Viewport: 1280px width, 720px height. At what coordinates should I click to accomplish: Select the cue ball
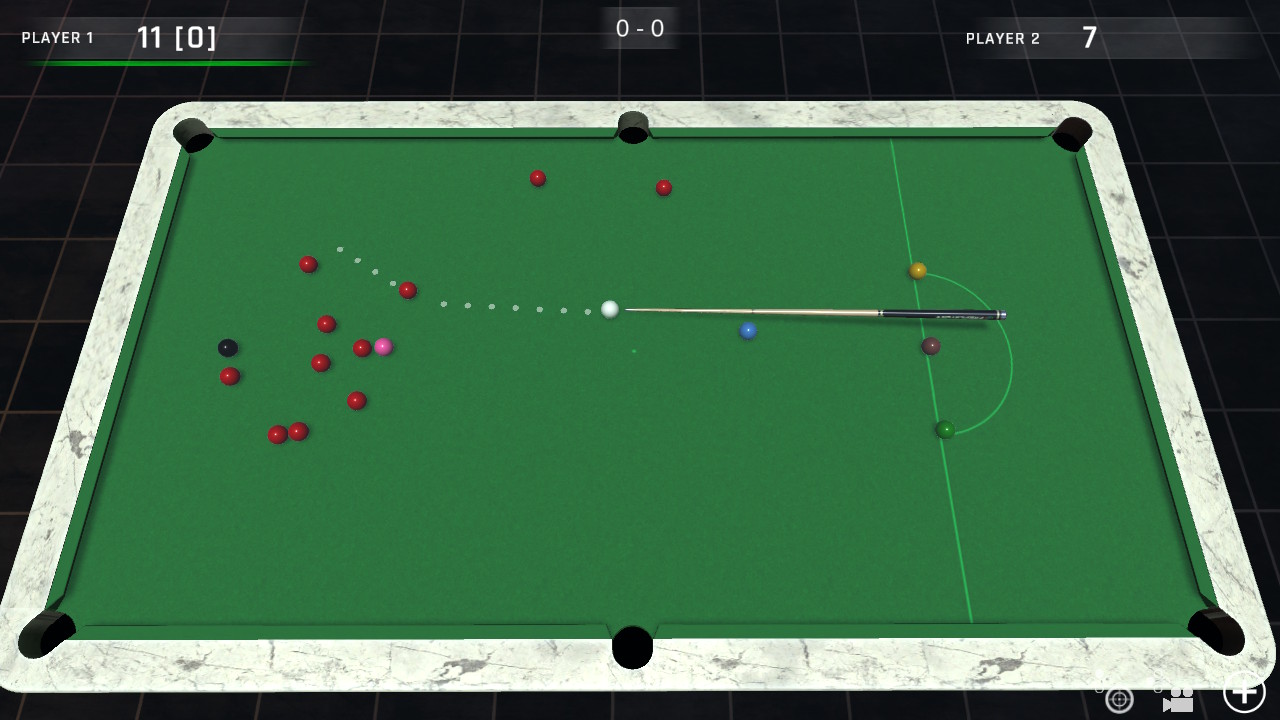[611, 310]
